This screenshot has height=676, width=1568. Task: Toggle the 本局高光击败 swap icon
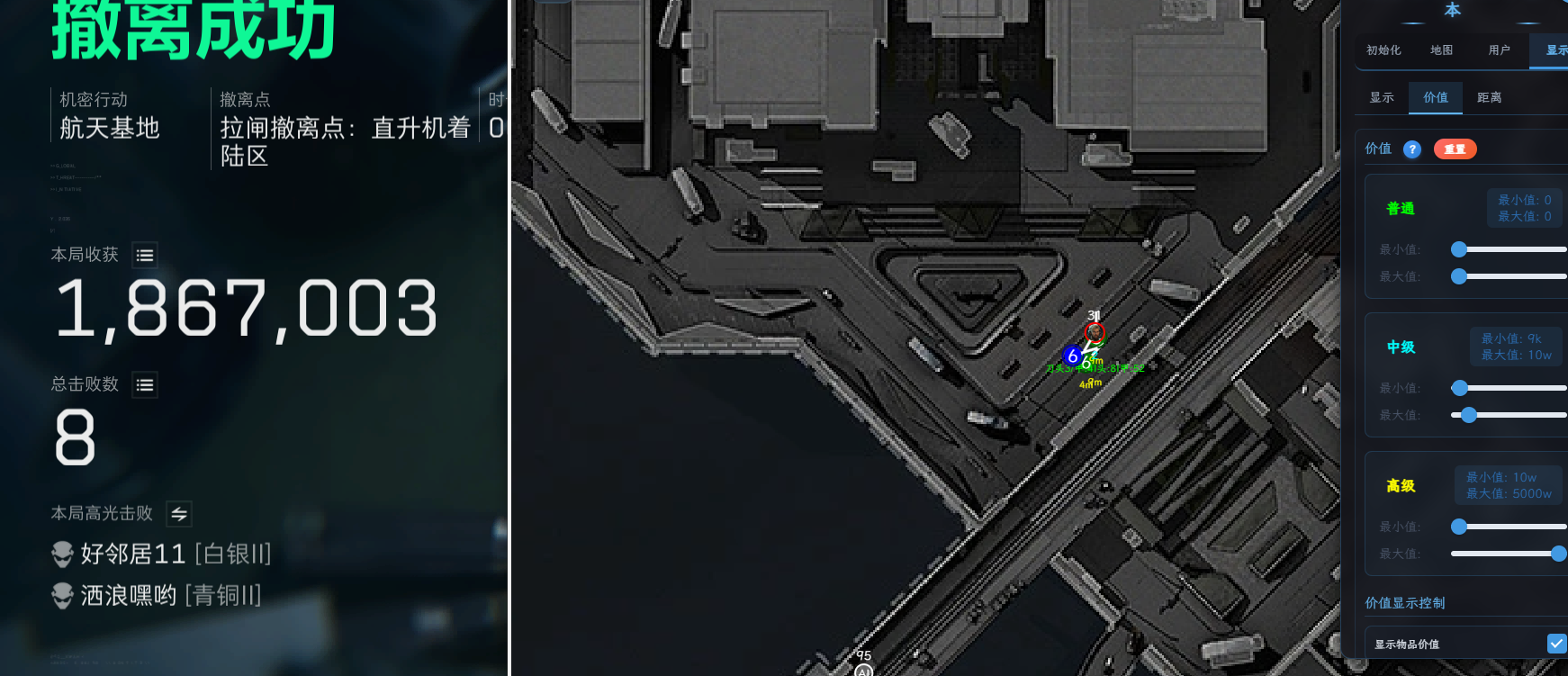click(179, 514)
